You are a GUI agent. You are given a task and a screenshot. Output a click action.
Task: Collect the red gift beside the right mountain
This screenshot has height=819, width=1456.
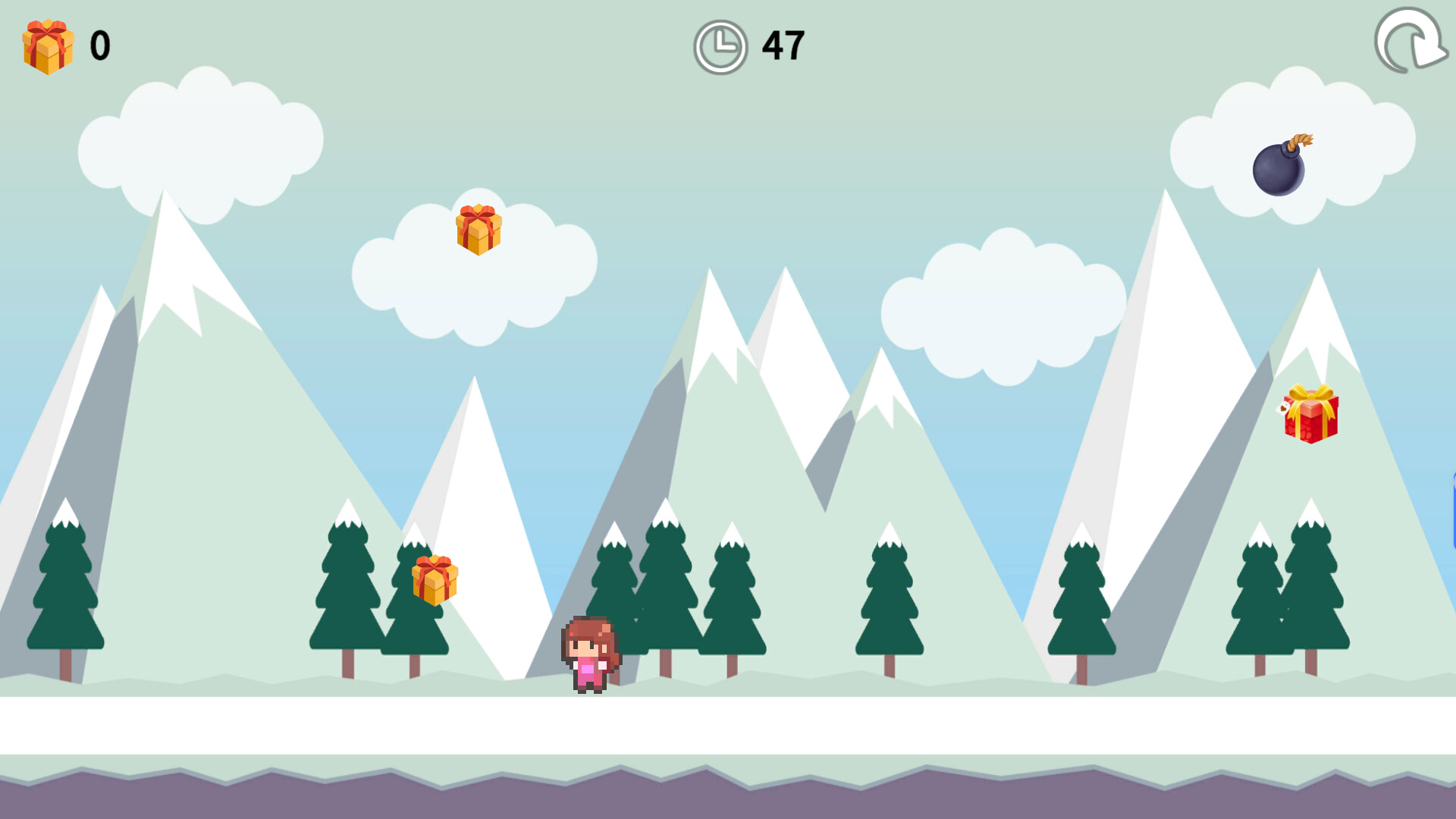coord(1311,414)
